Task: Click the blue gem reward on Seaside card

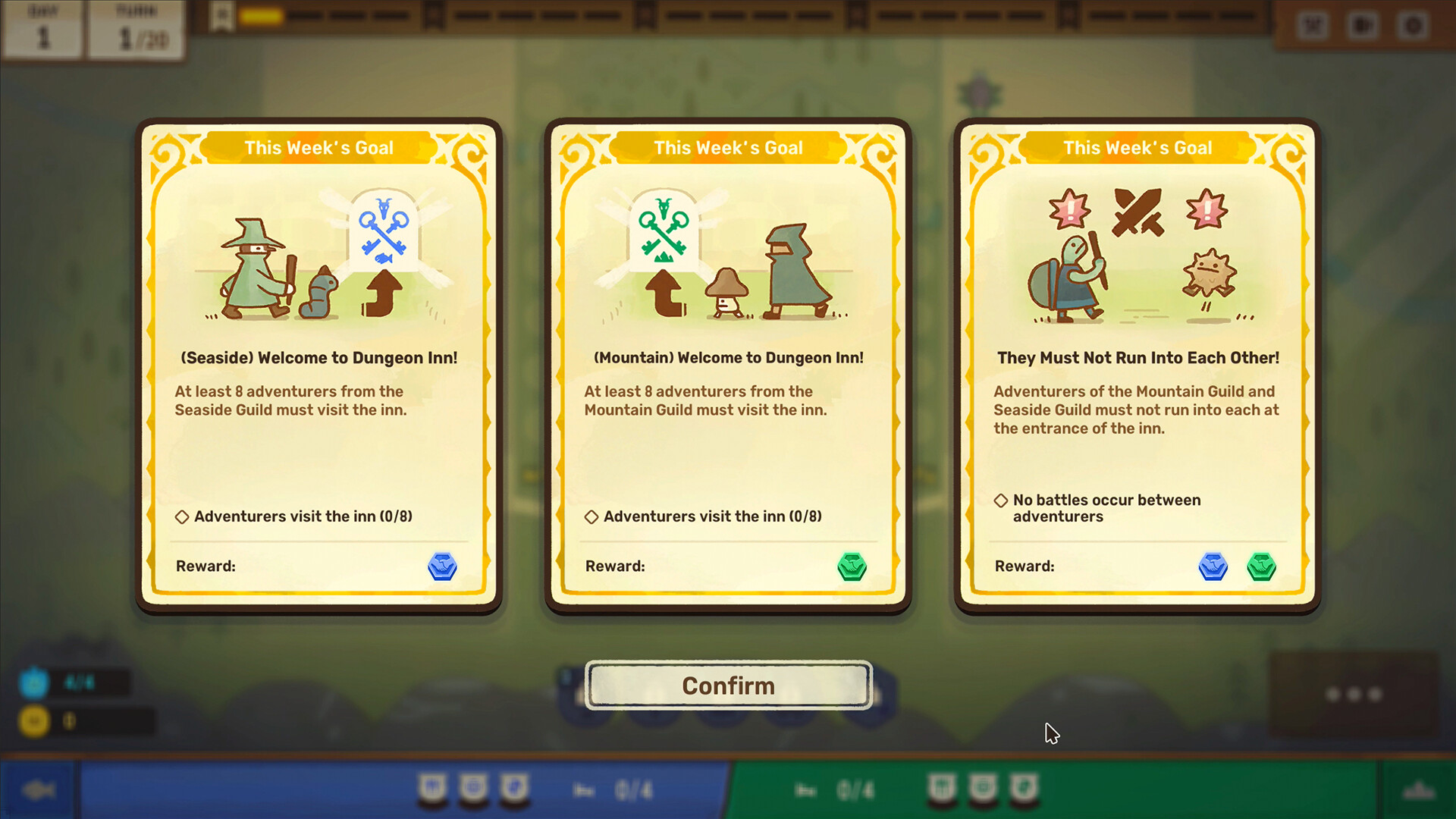Action: pos(443,567)
